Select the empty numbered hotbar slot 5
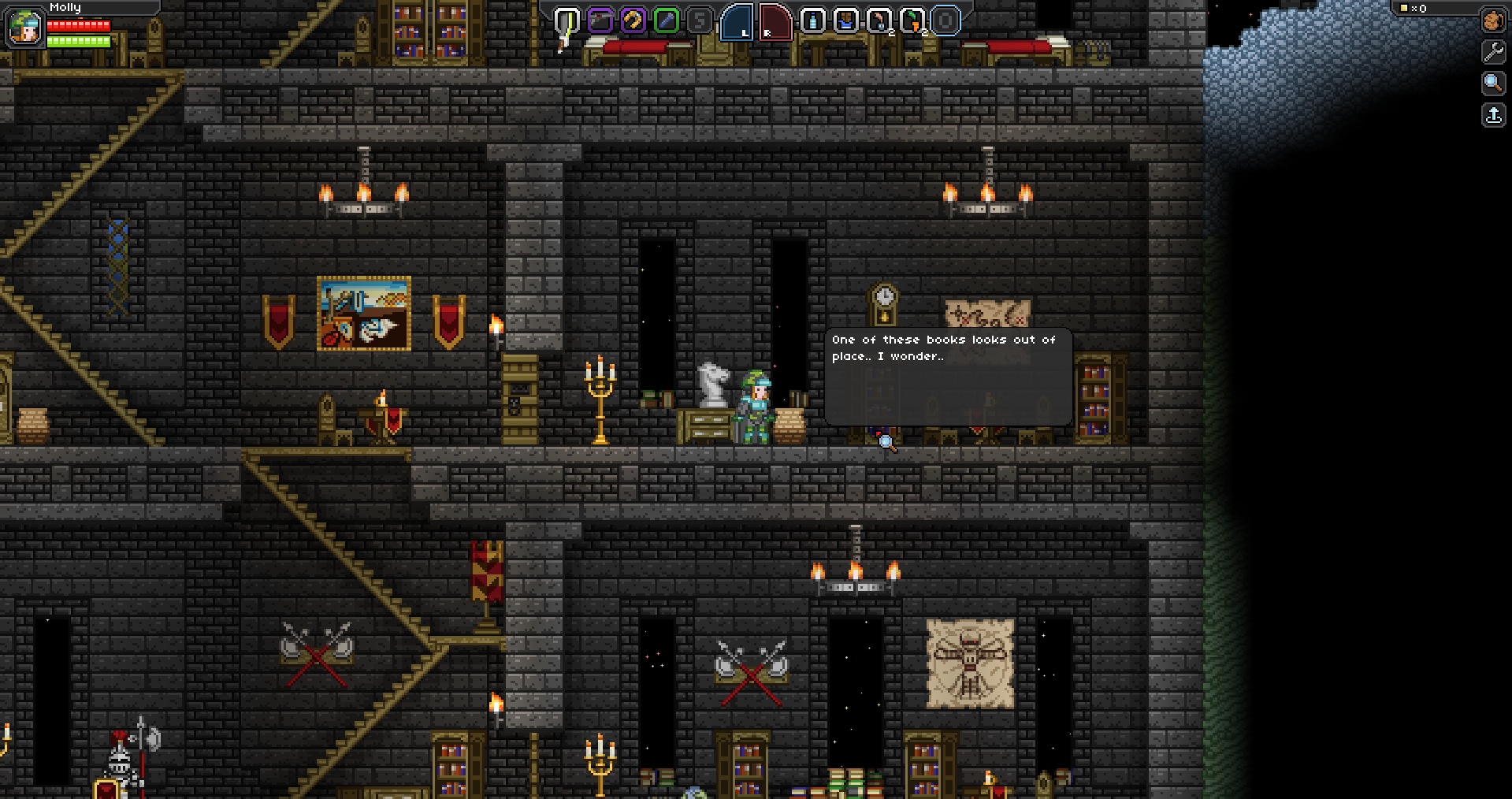This screenshot has height=799, width=1512. (x=699, y=22)
